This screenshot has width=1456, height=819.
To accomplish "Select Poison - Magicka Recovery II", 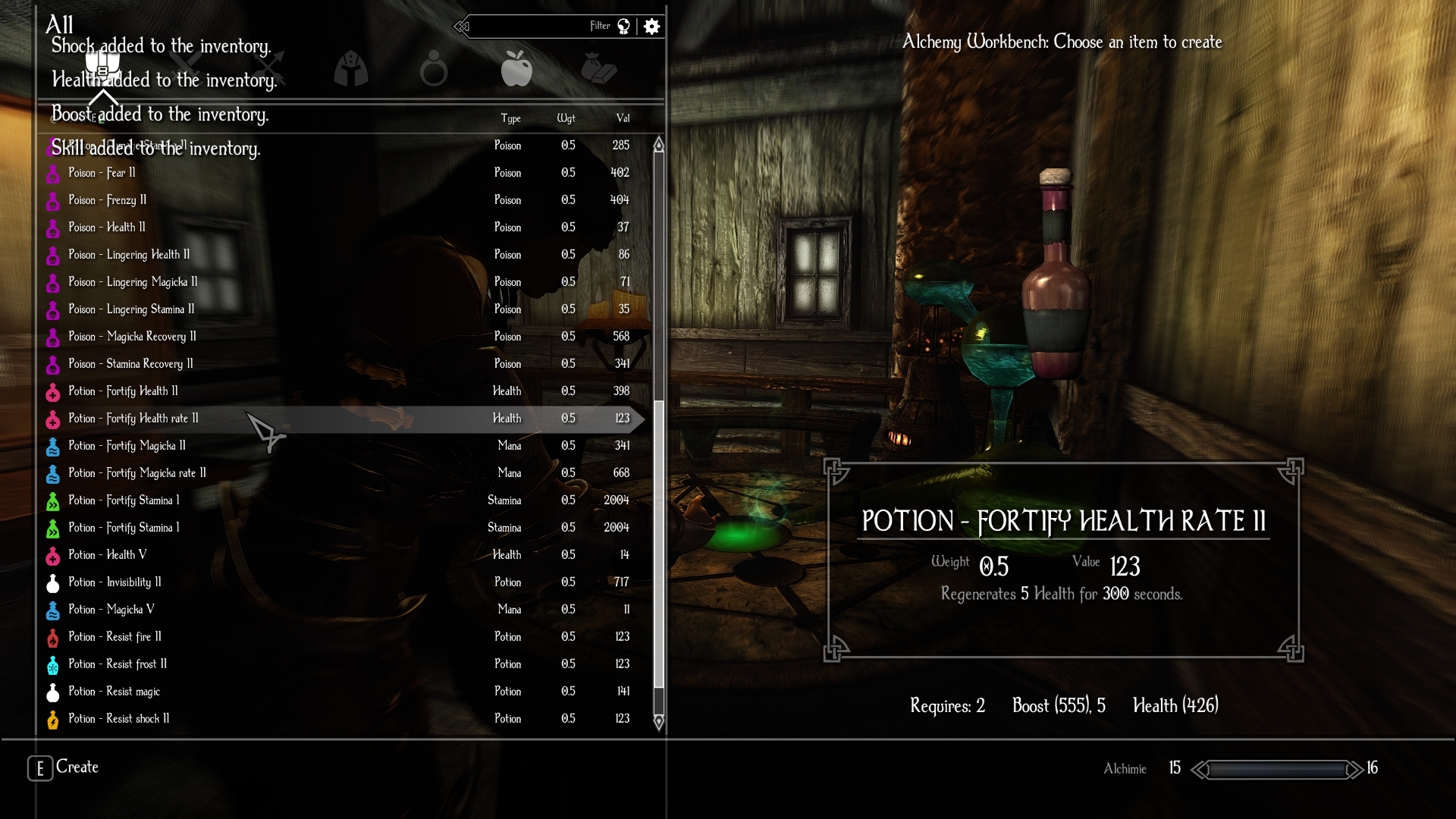I will 132,337.
